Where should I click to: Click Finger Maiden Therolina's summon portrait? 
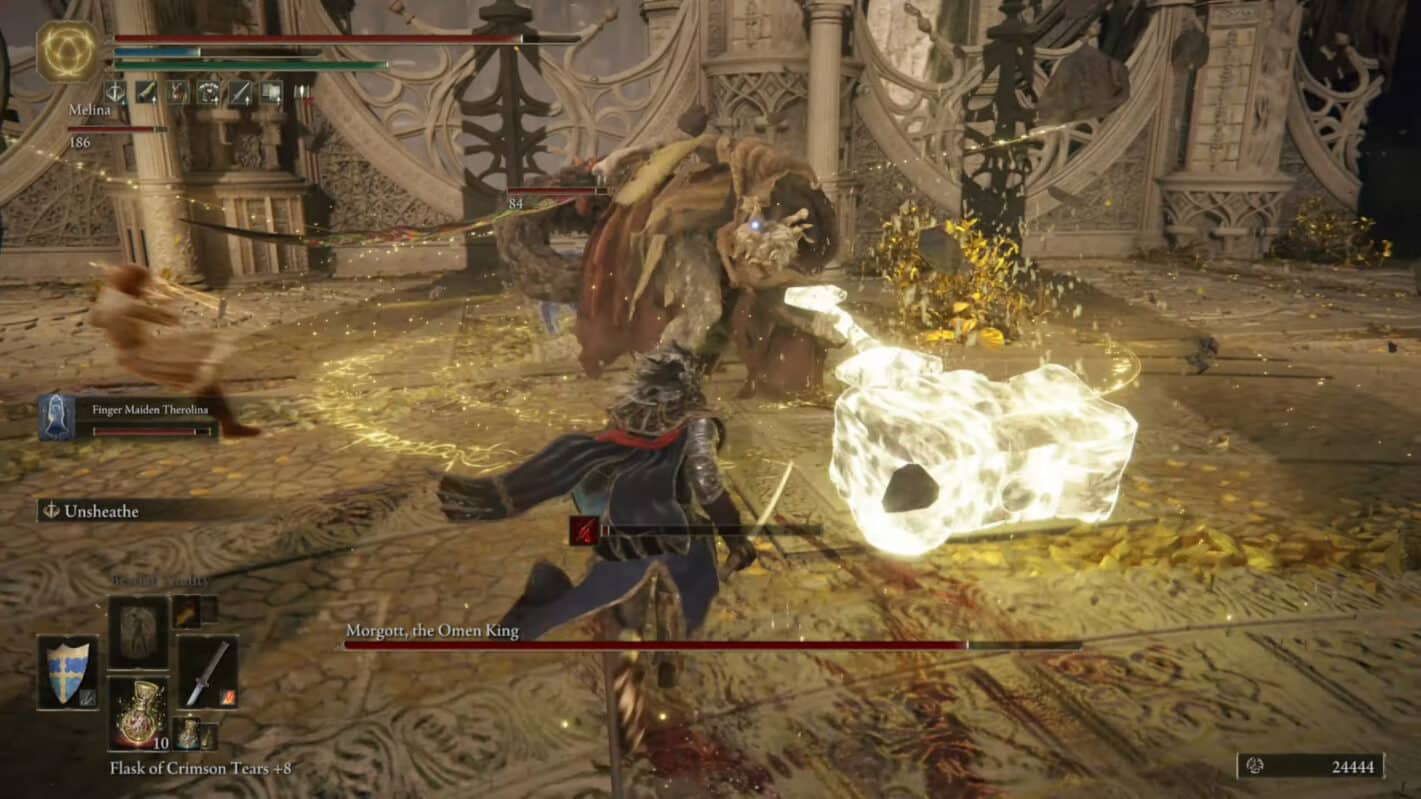click(x=58, y=415)
